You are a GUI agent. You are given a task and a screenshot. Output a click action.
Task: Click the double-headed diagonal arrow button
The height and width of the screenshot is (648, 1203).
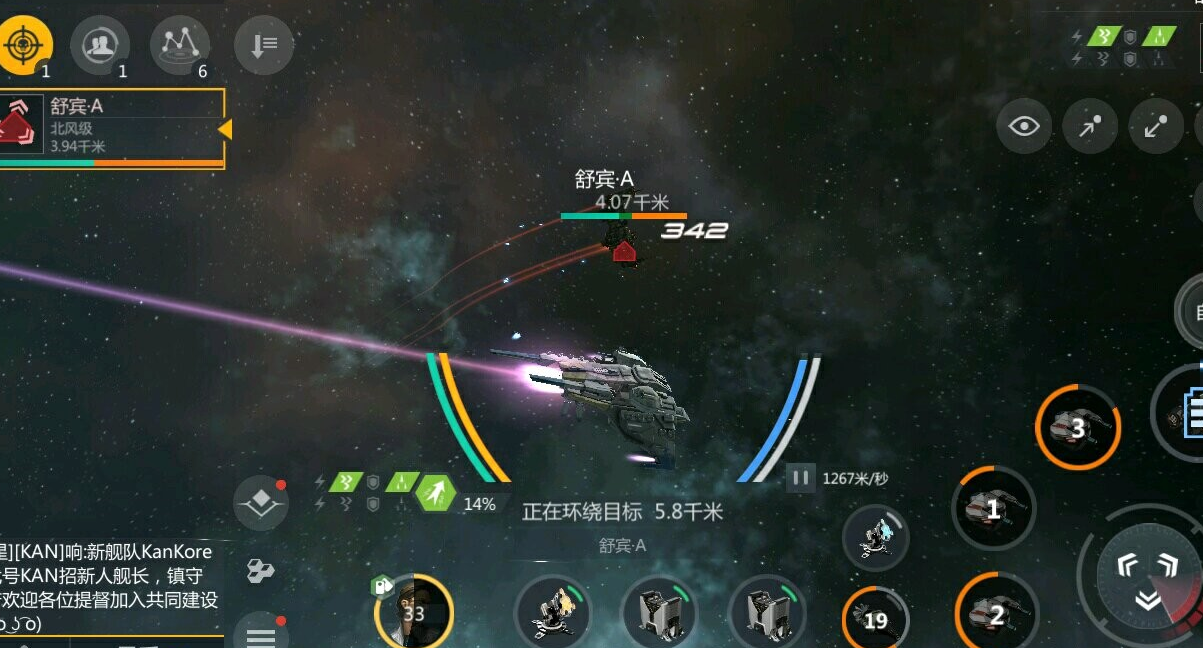[1156, 127]
